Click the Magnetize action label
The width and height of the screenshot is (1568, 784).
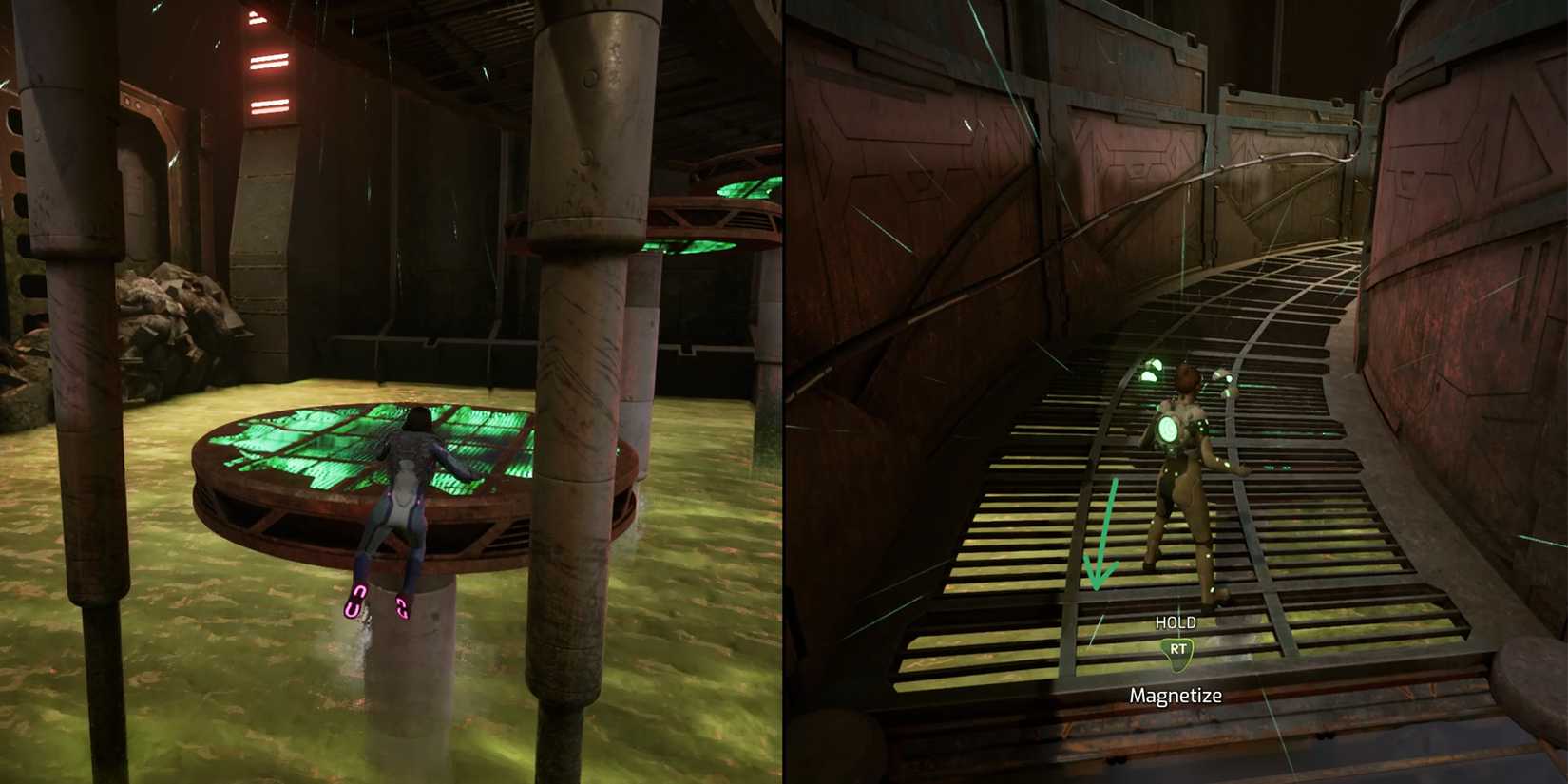pos(1176,695)
